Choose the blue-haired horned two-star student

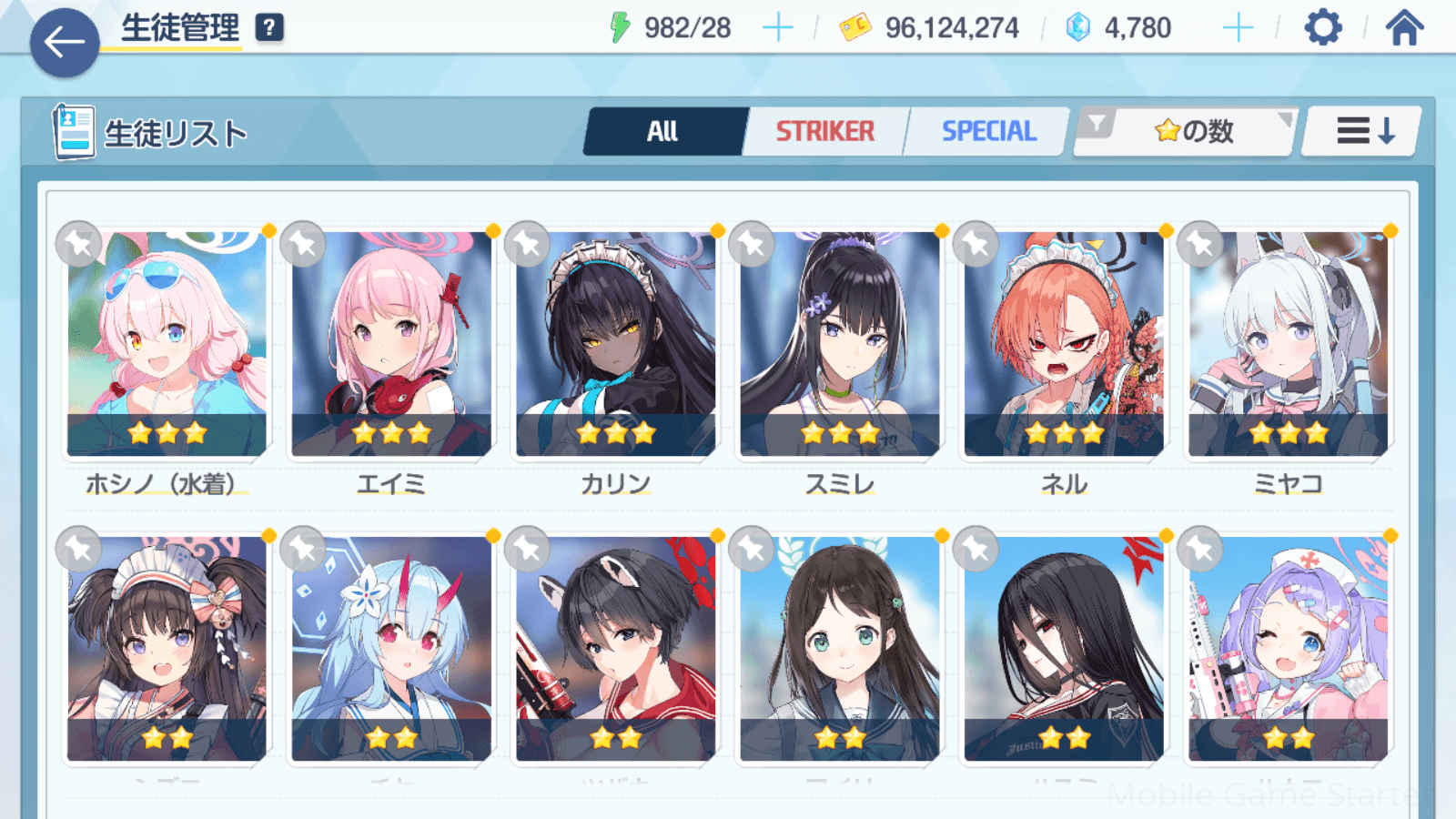click(391, 648)
